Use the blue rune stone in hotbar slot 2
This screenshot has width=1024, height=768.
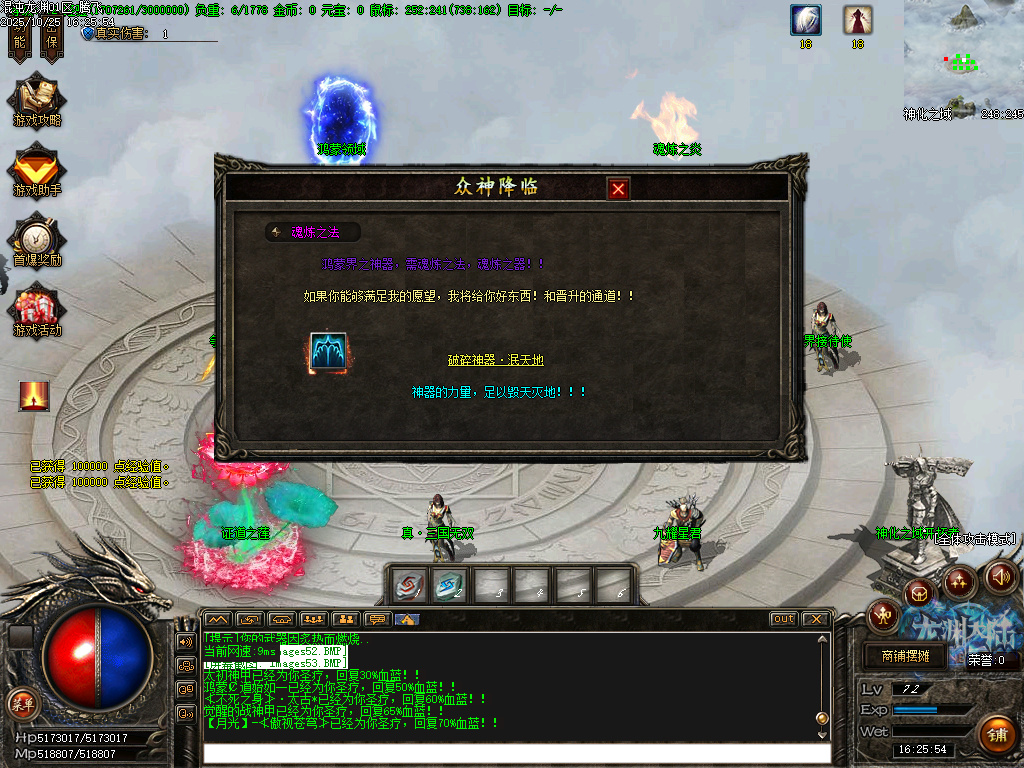click(451, 586)
